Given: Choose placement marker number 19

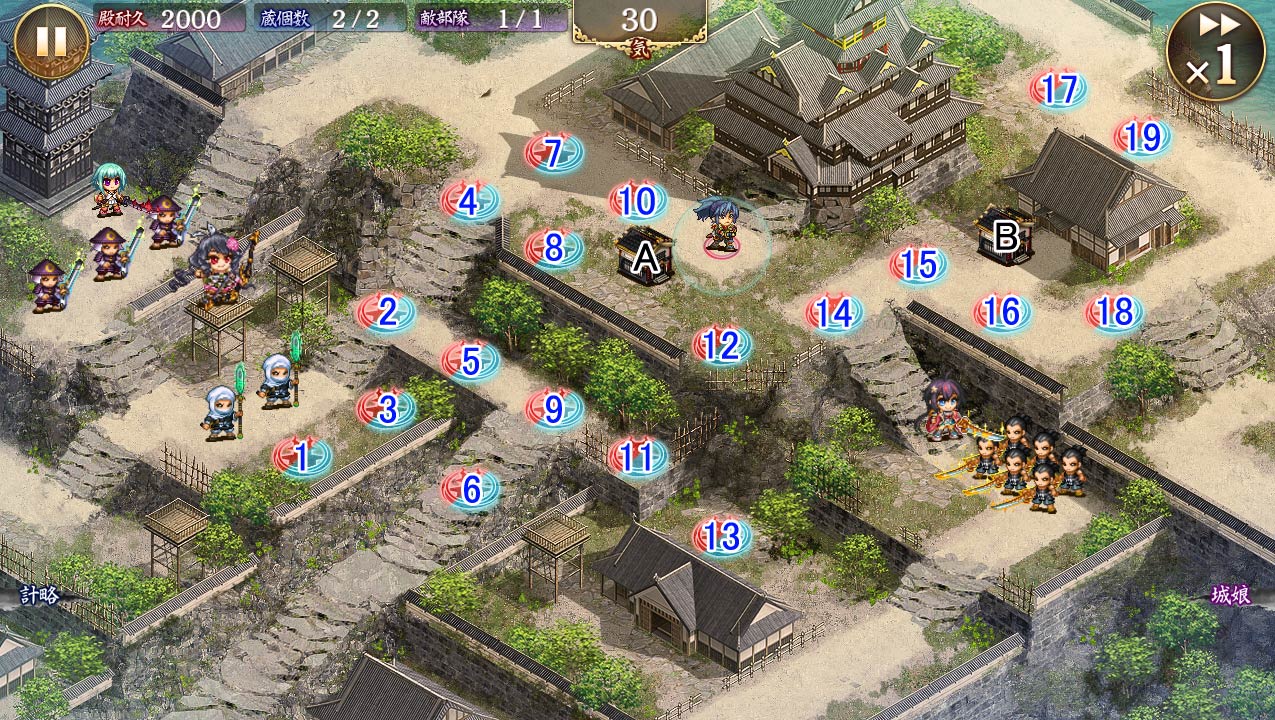Looking at the screenshot, I should [x=1142, y=138].
